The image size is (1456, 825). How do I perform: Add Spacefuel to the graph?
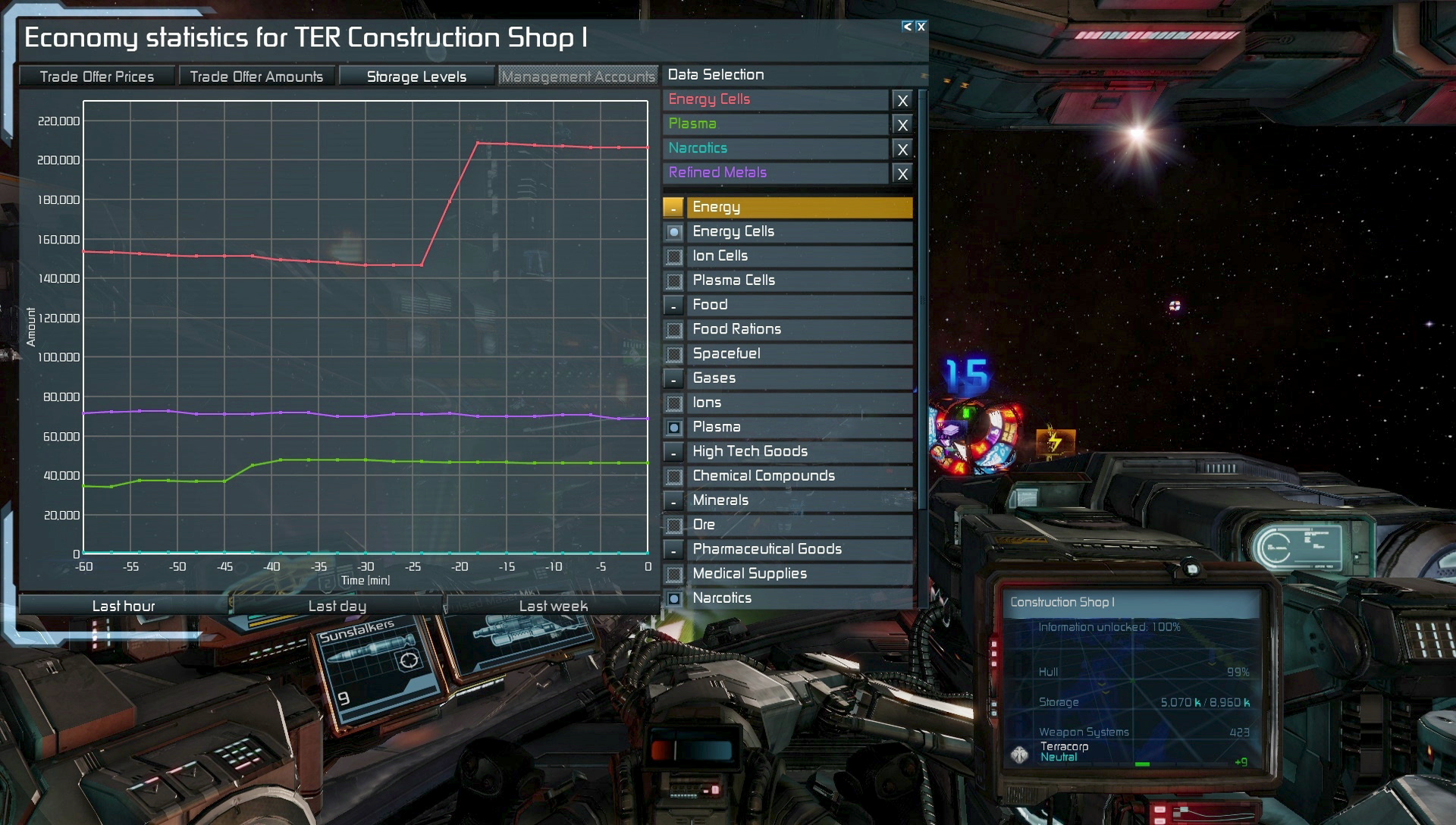click(x=673, y=354)
